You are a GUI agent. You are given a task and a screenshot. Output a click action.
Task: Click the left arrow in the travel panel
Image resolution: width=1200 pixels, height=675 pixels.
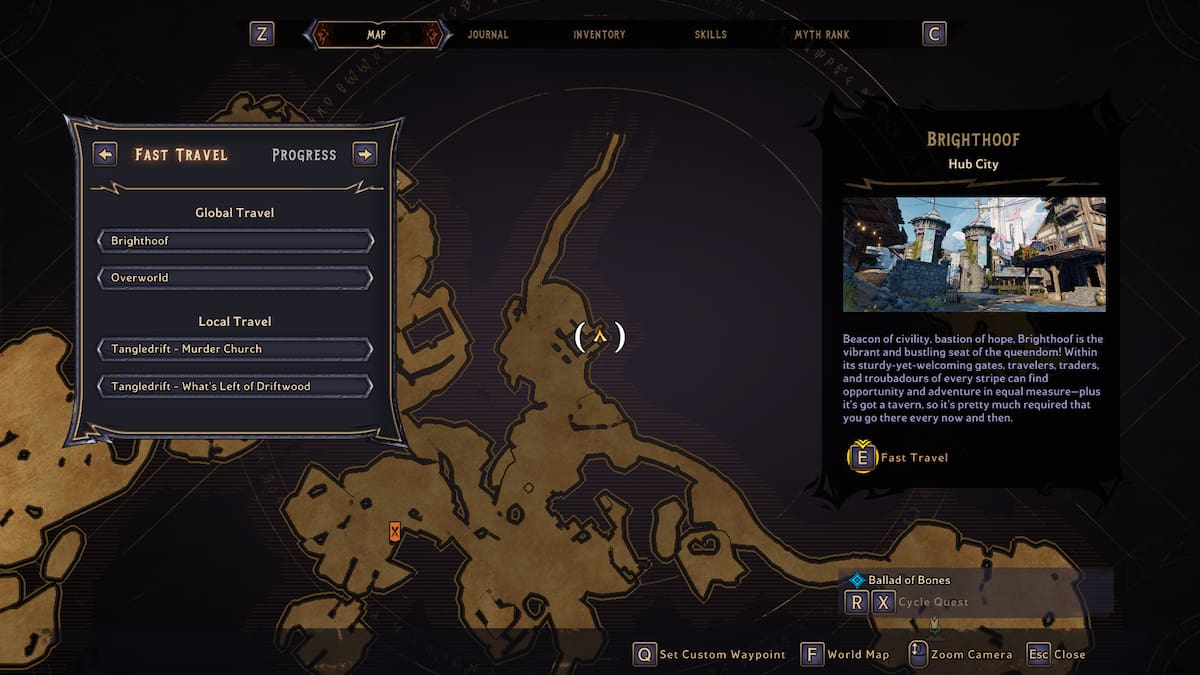click(x=105, y=154)
